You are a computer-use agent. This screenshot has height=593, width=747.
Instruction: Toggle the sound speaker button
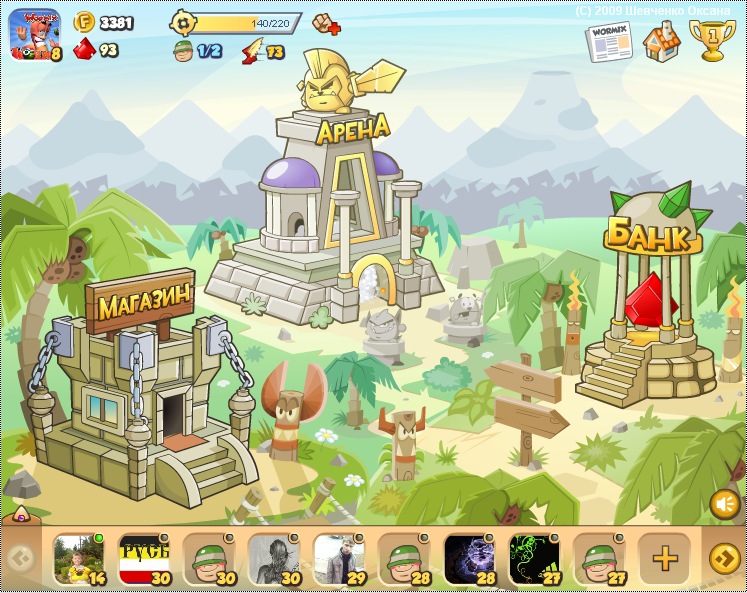[x=724, y=505]
